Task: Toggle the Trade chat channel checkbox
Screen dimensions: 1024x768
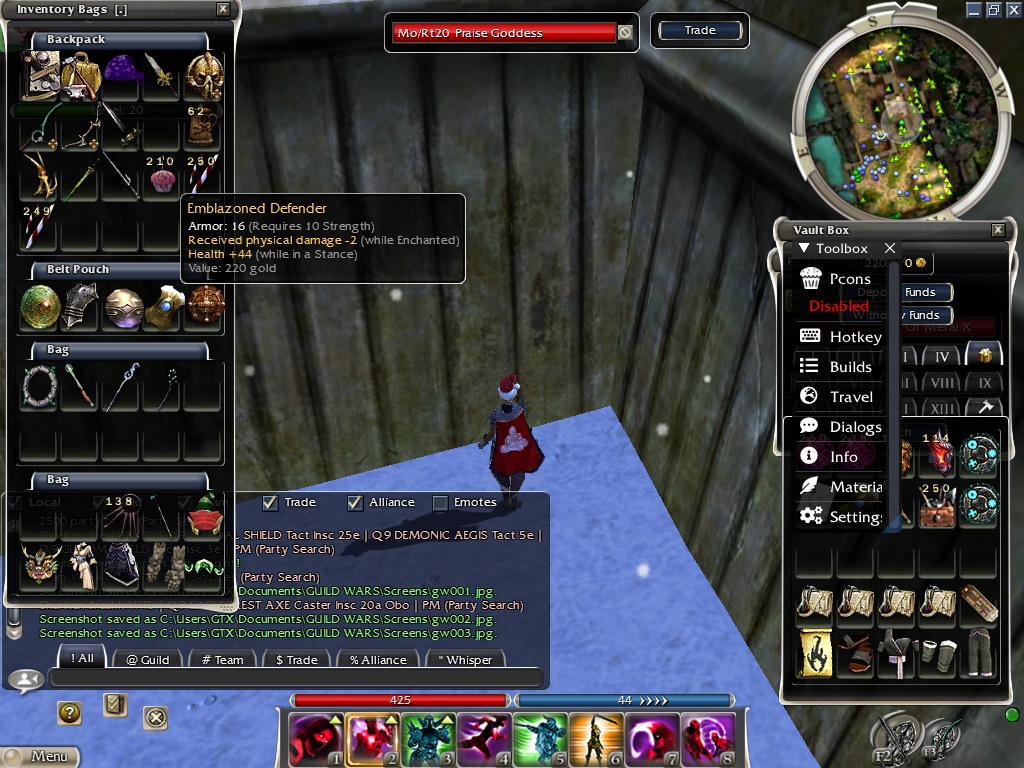Action: coord(270,502)
